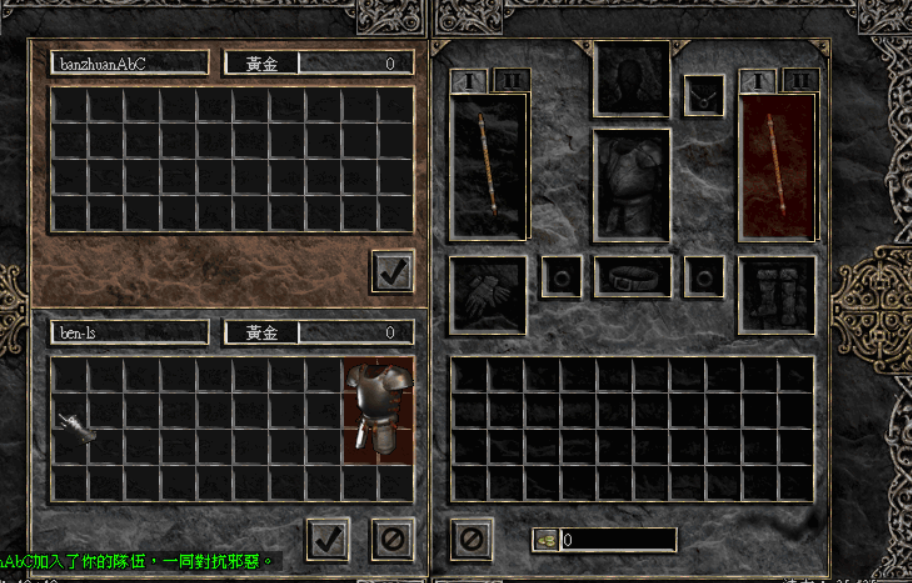Select the plate armor in the ben-ls trade grid
This screenshot has height=583, width=912.
pyautogui.click(x=378, y=412)
